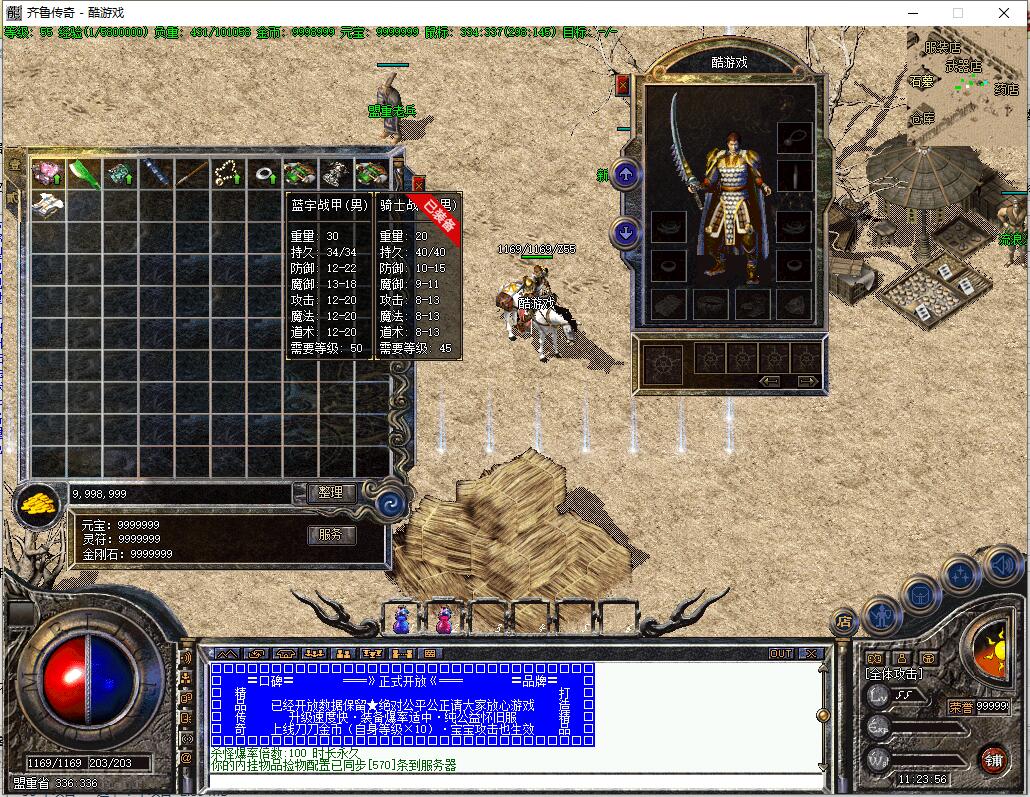The image size is (1030, 797).
Task: Close the character equipment panel
Action: pos(623,86)
